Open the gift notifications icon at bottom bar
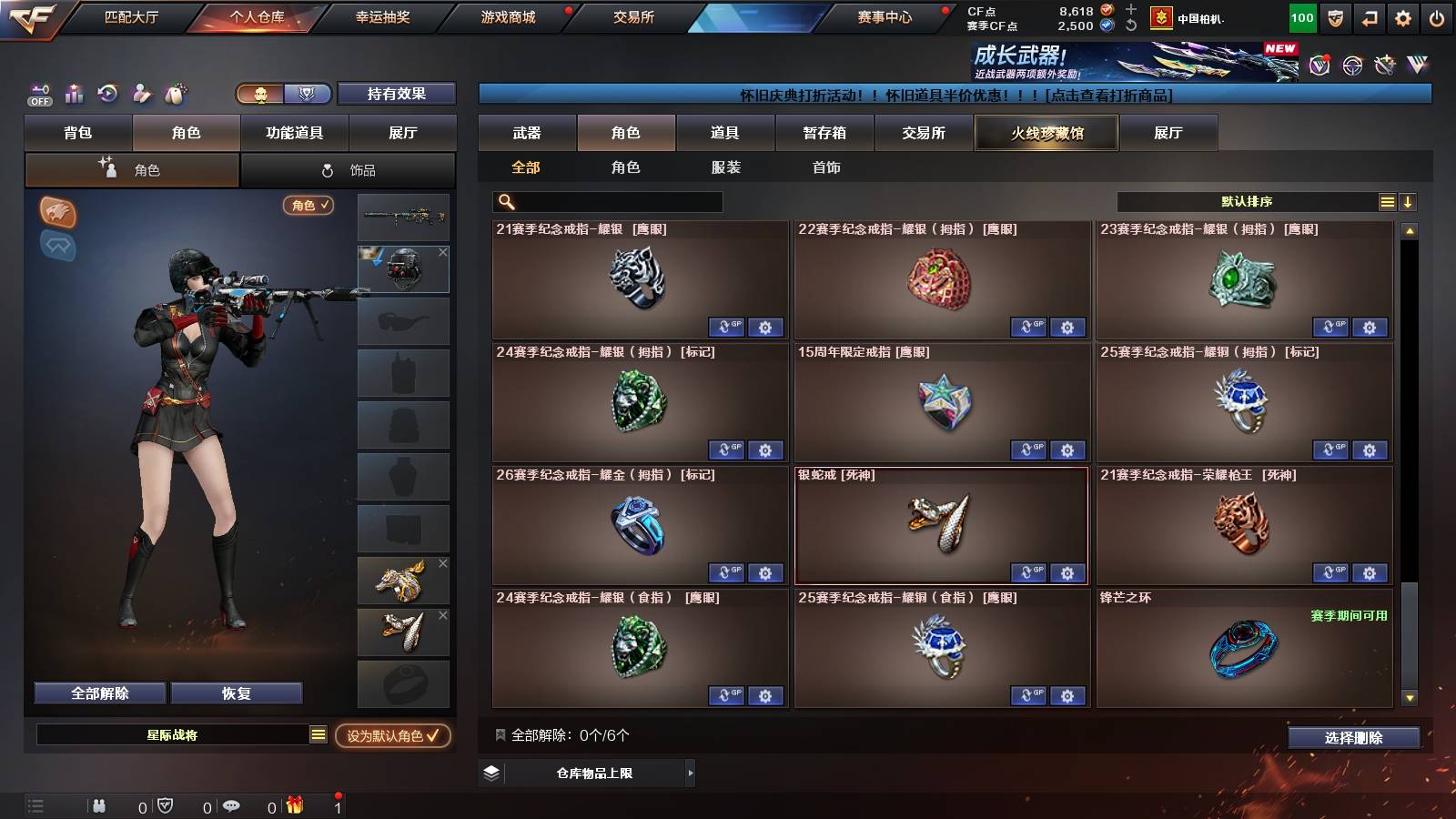The width and height of the screenshot is (1456, 819). click(x=292, y=805)
